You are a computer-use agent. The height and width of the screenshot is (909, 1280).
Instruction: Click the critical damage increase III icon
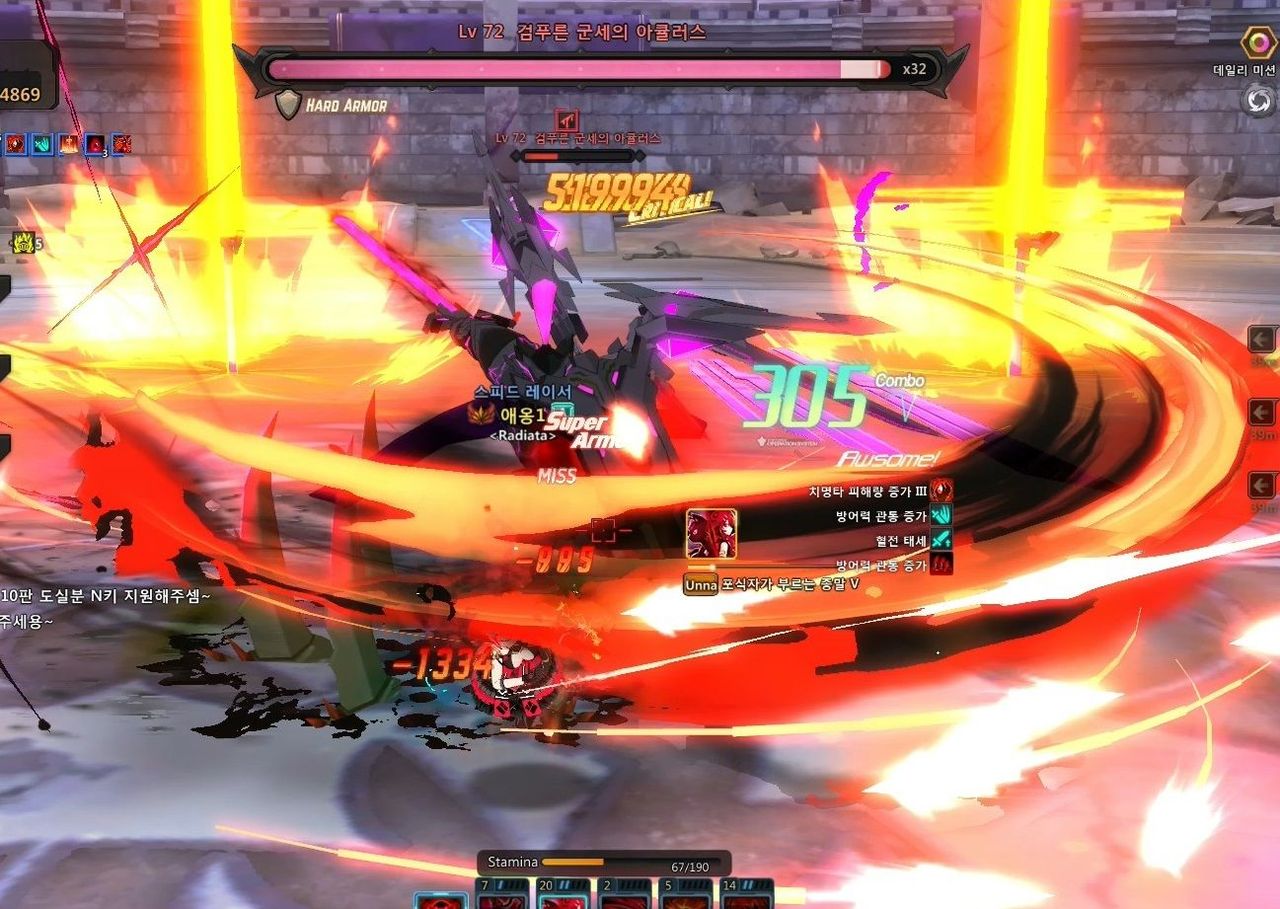[x=941, y=491]
